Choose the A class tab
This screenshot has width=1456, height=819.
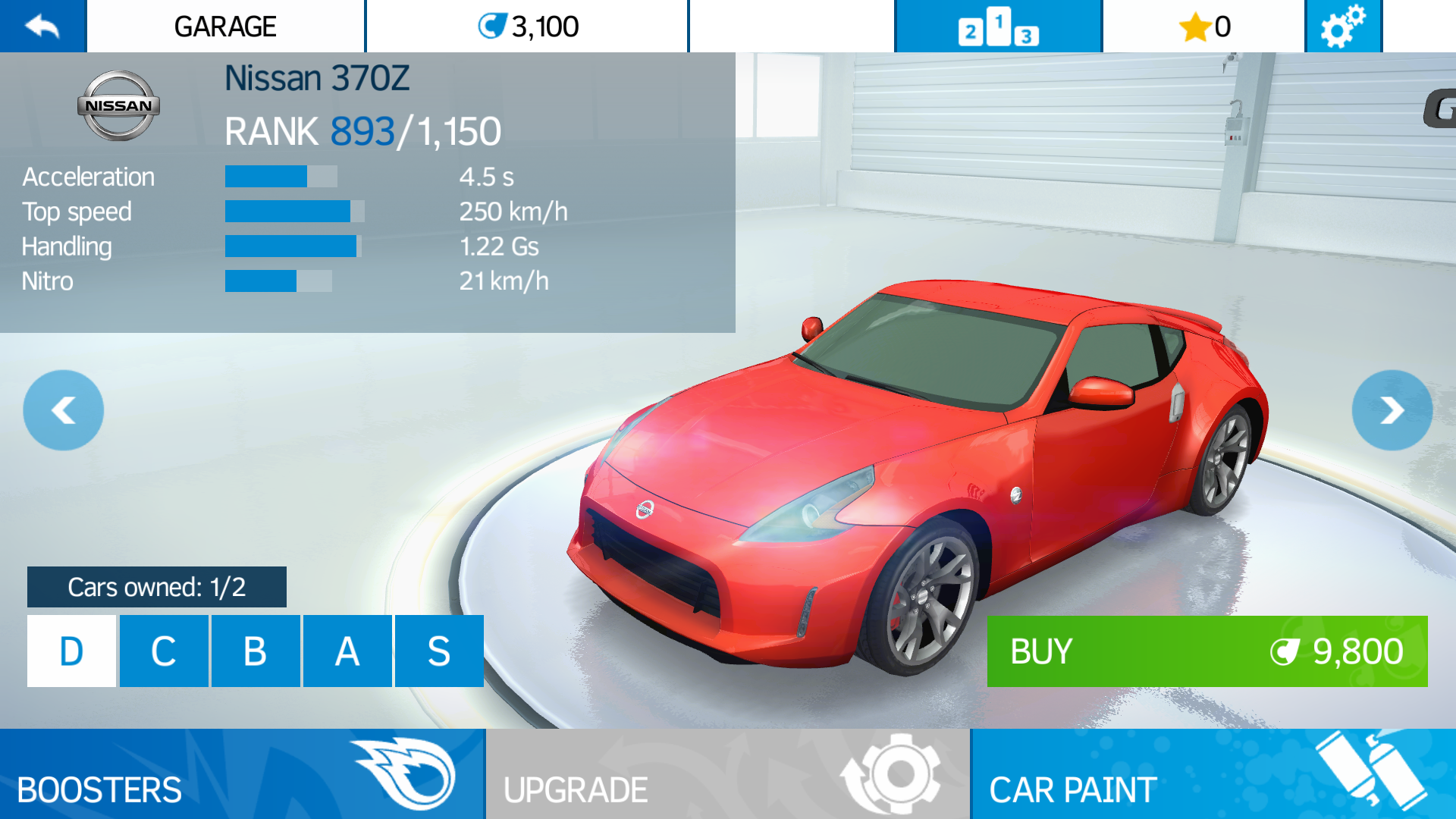(x=347, y=651)
